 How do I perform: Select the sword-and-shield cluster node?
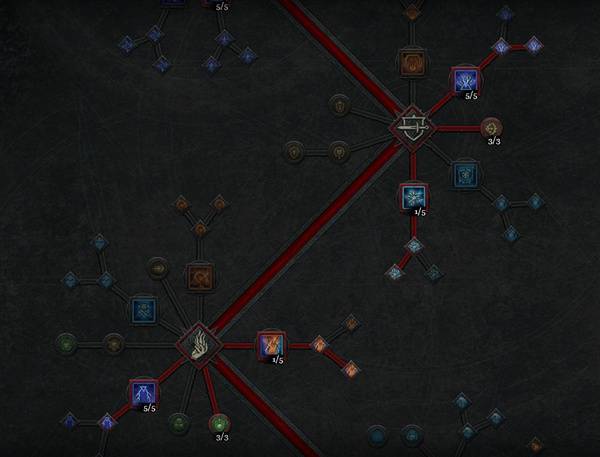tap(410, 127)
